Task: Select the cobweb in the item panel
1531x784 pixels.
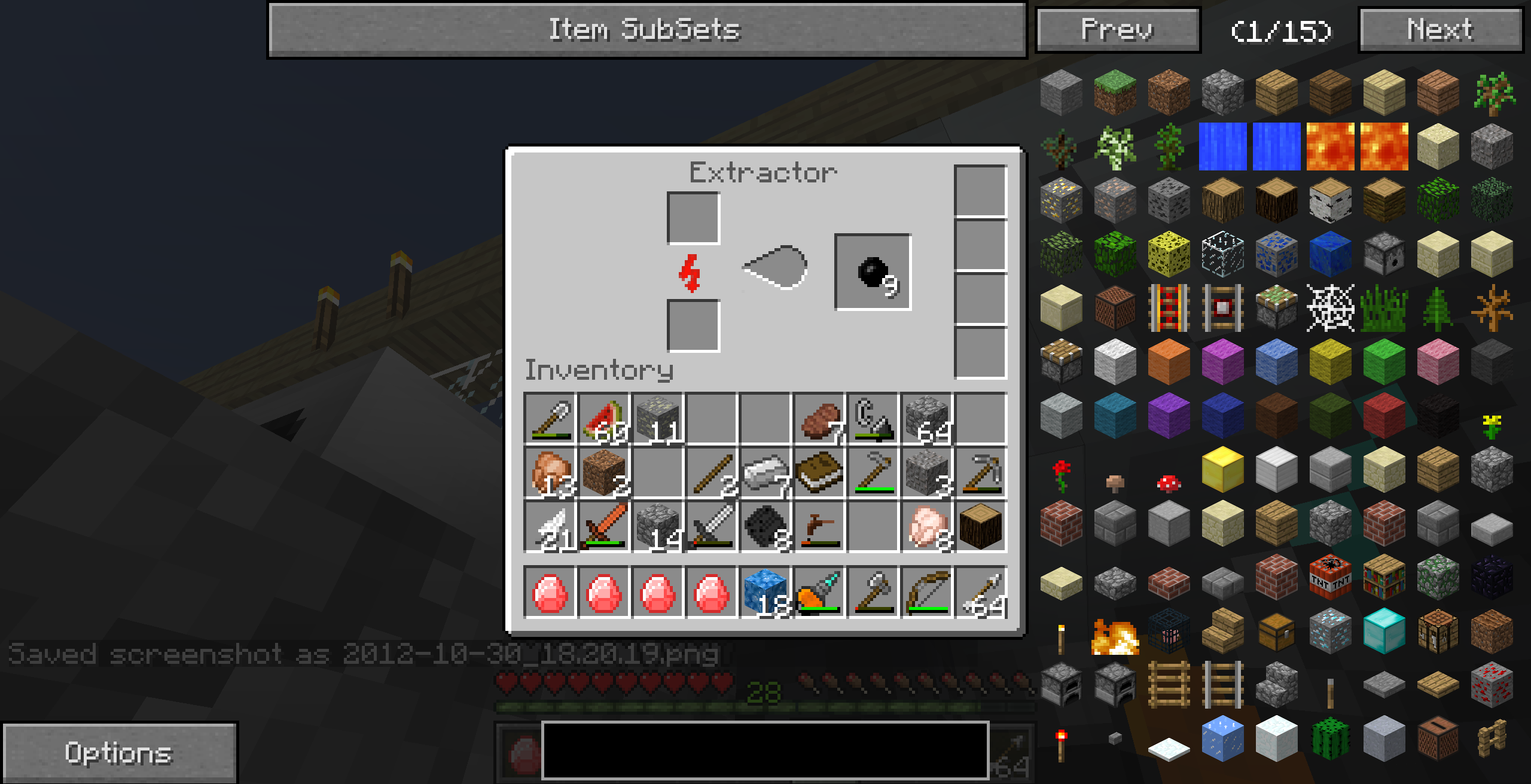Action: 1330,308
